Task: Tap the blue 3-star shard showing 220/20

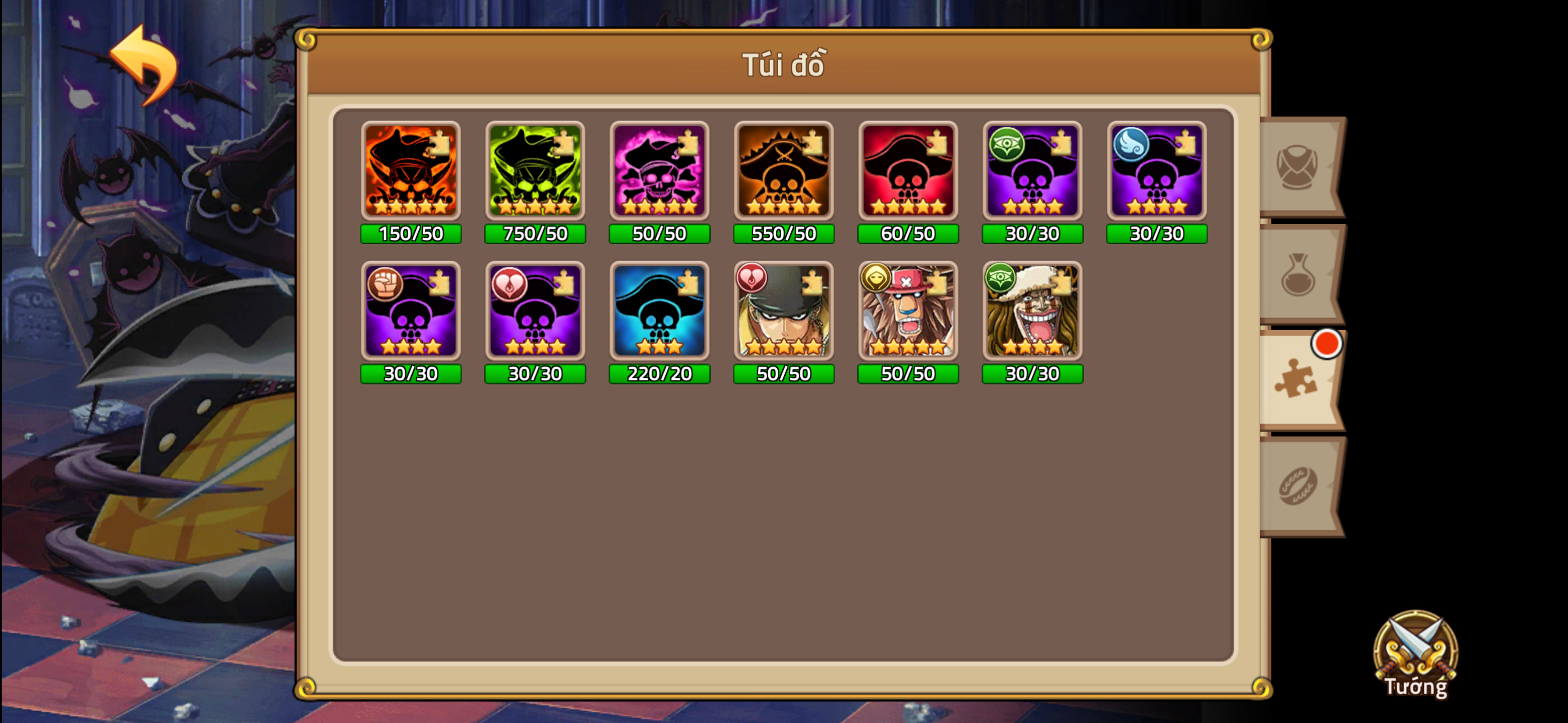Action: click(658, 312)
